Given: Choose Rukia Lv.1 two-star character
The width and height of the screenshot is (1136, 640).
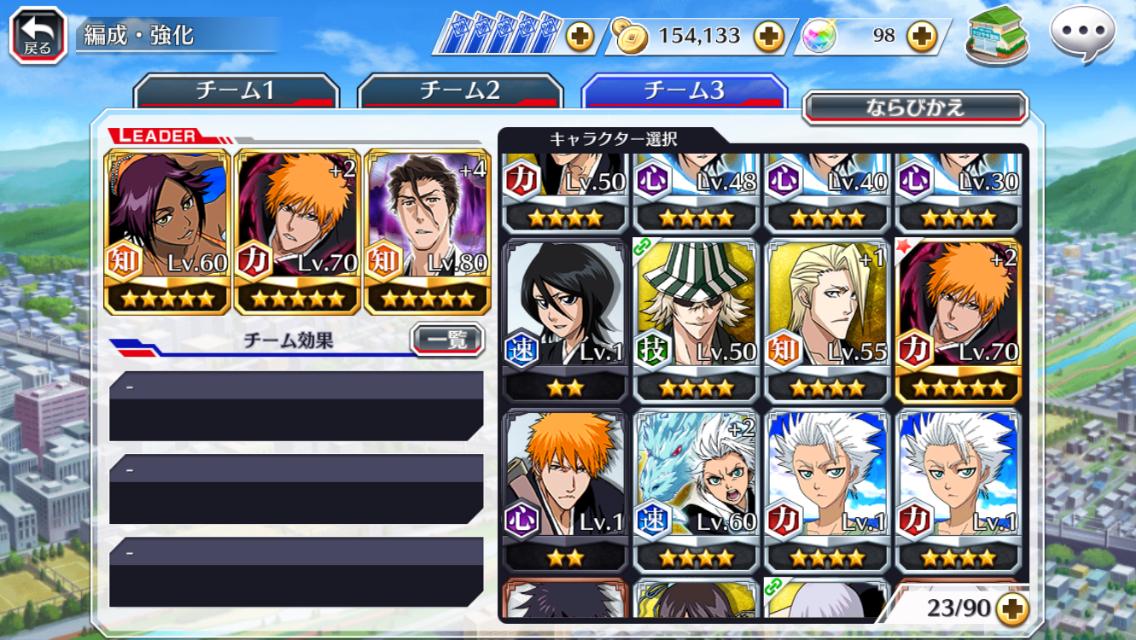Looking at the screenshot, I should pyautogui.click(x=565, y=320).
